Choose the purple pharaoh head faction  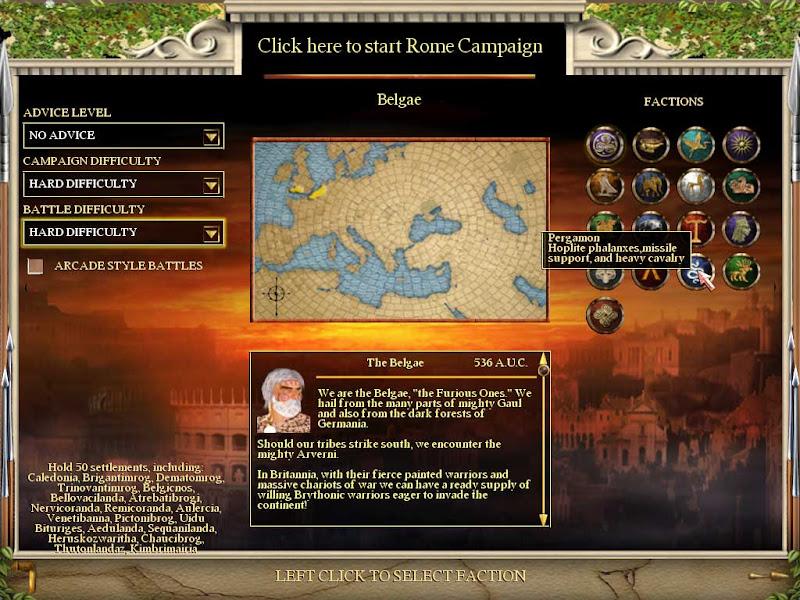[x=741, y=228]
